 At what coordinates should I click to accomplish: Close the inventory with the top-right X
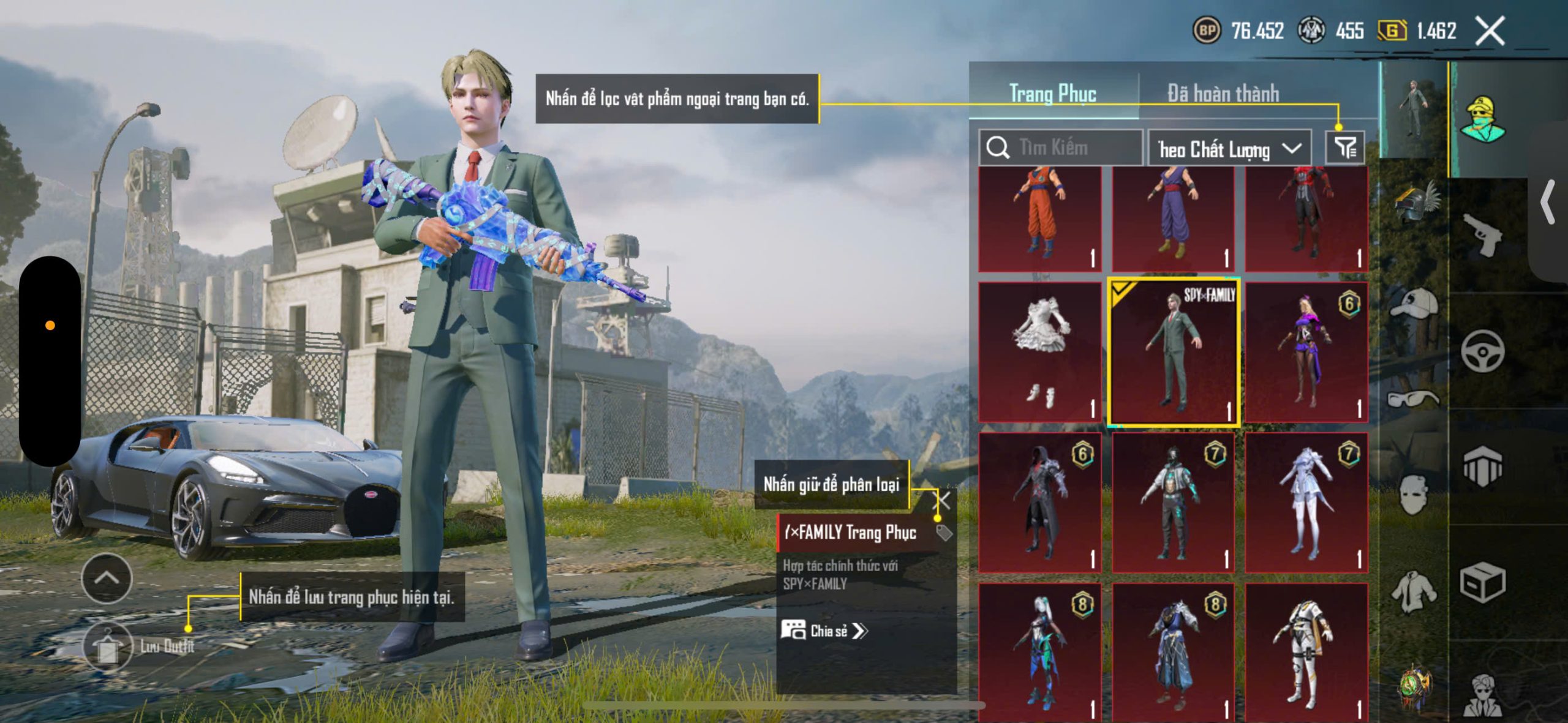tap(1490, 31)
